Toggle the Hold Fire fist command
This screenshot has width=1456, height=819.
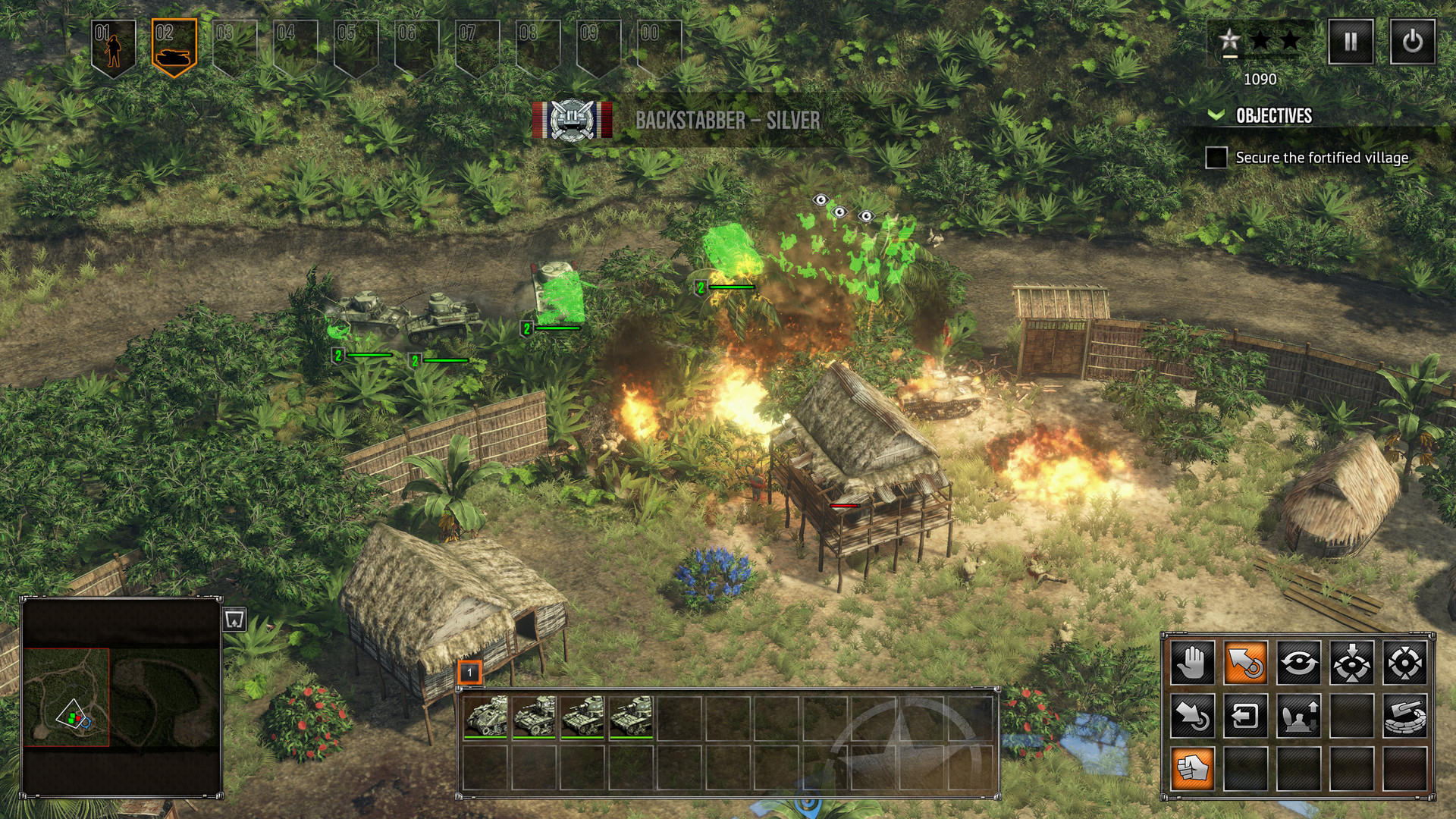1193,767
